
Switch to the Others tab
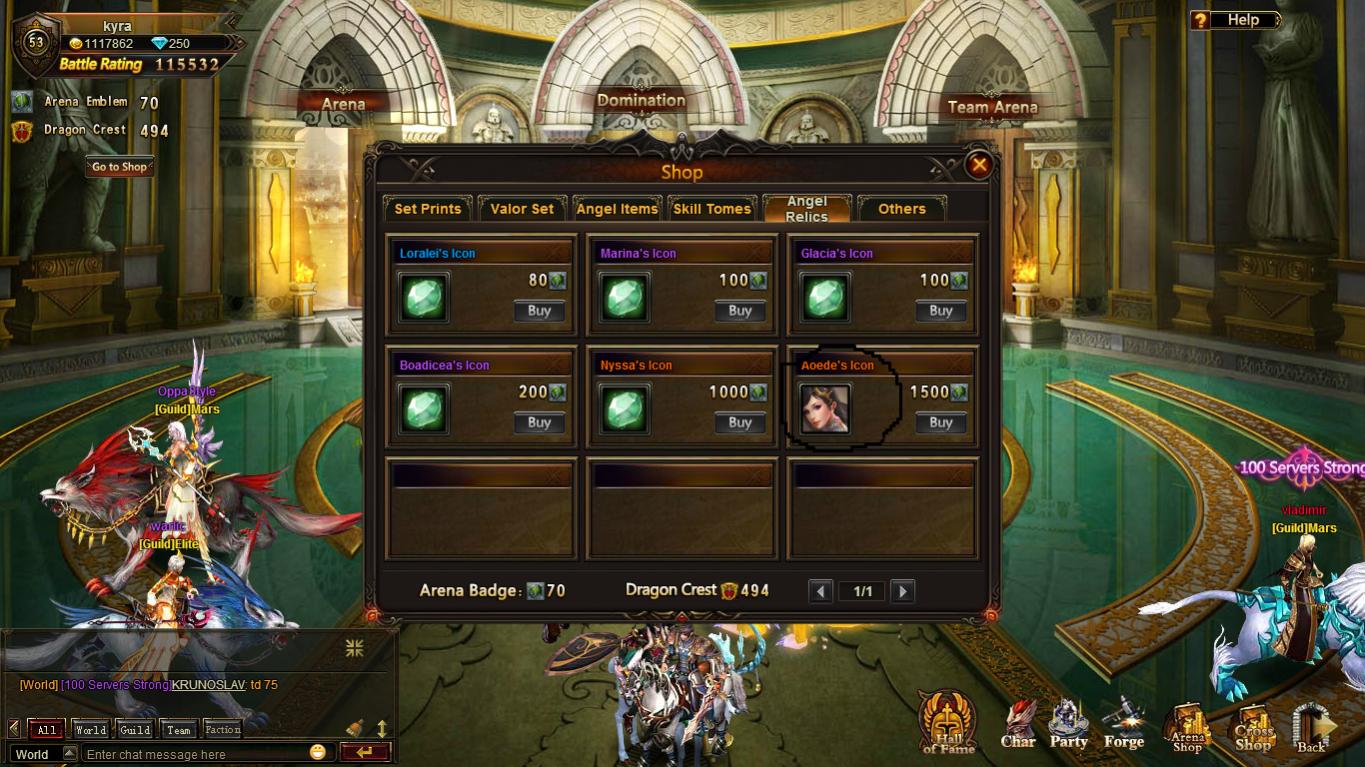click(x=901, y=208)
